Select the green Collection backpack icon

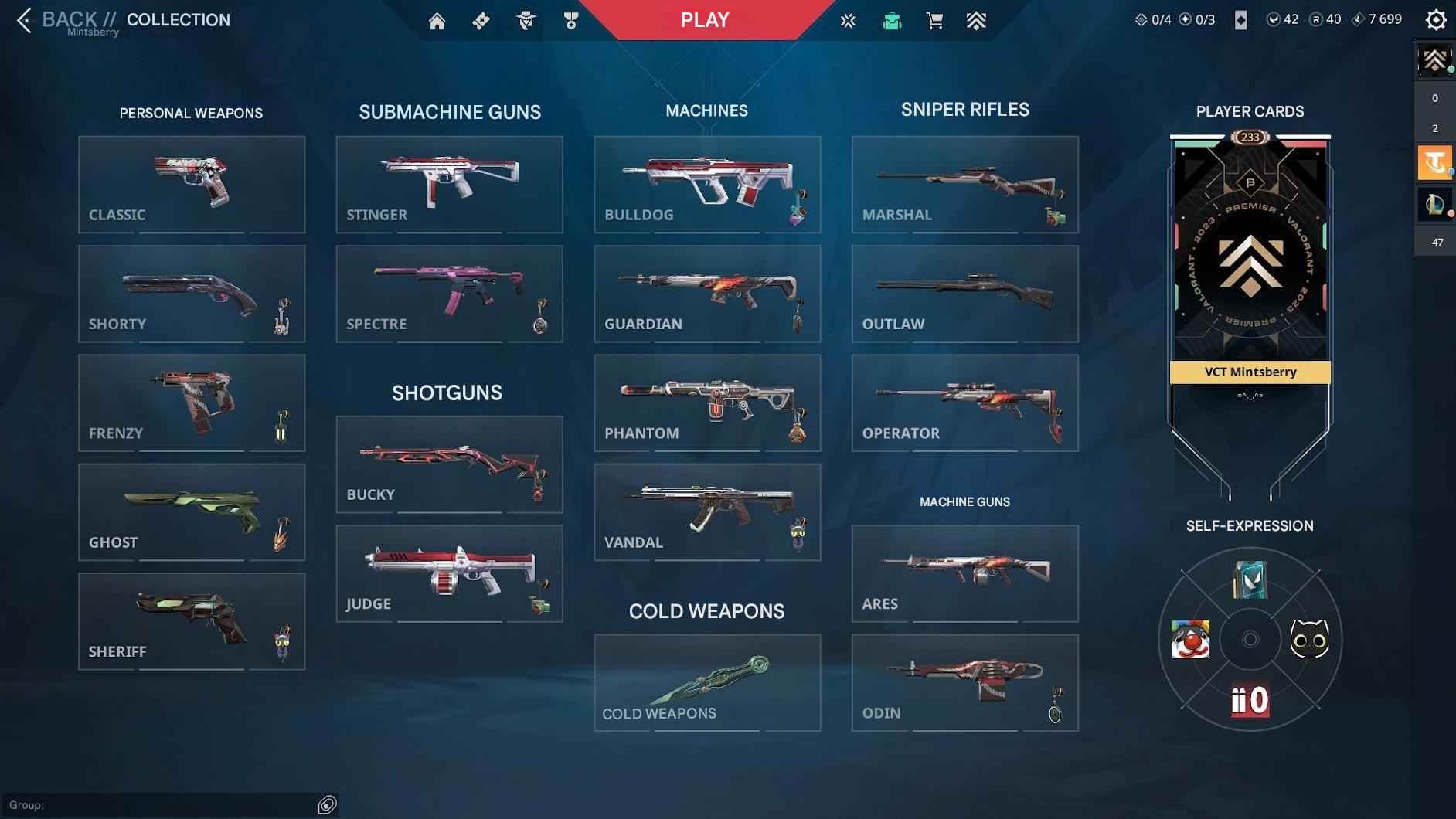892,20
